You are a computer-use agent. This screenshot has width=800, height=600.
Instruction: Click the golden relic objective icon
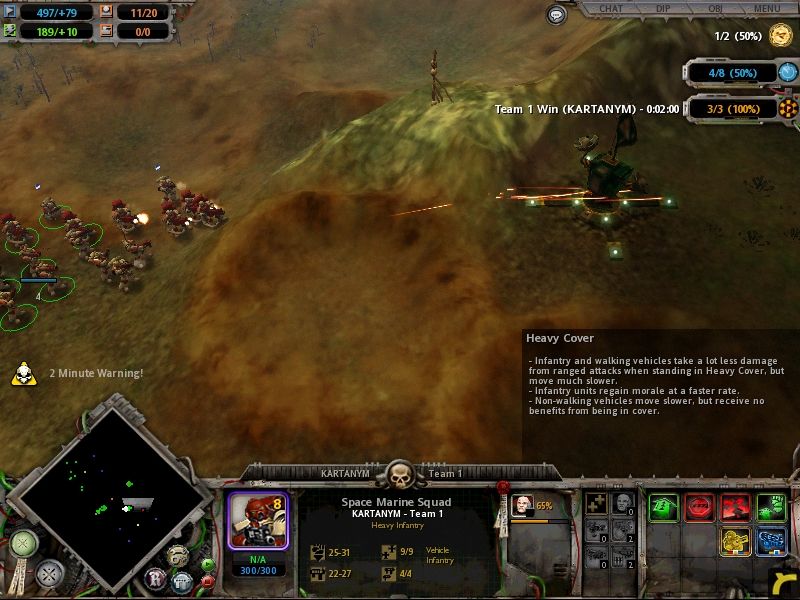(780, 36)
